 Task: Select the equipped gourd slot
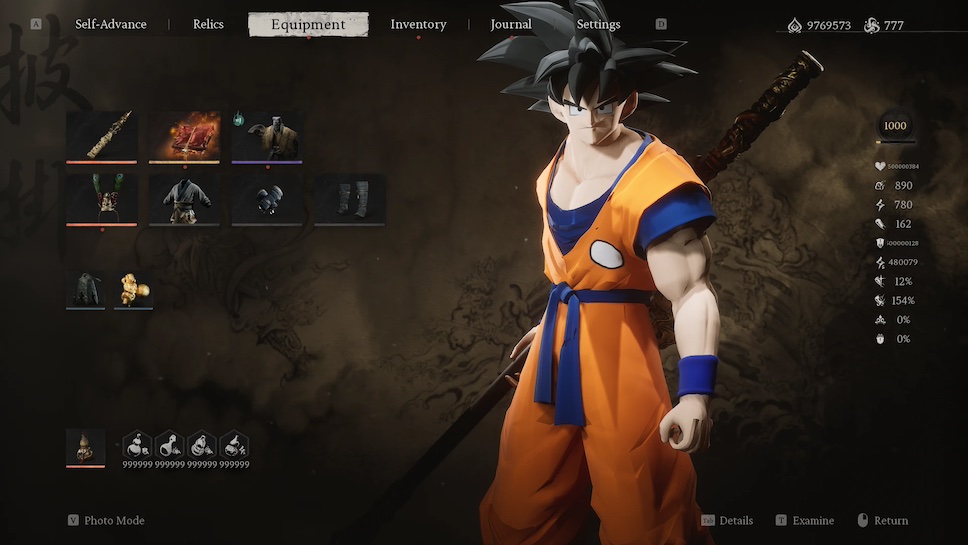pyautogui.click(x=85, y=447)
